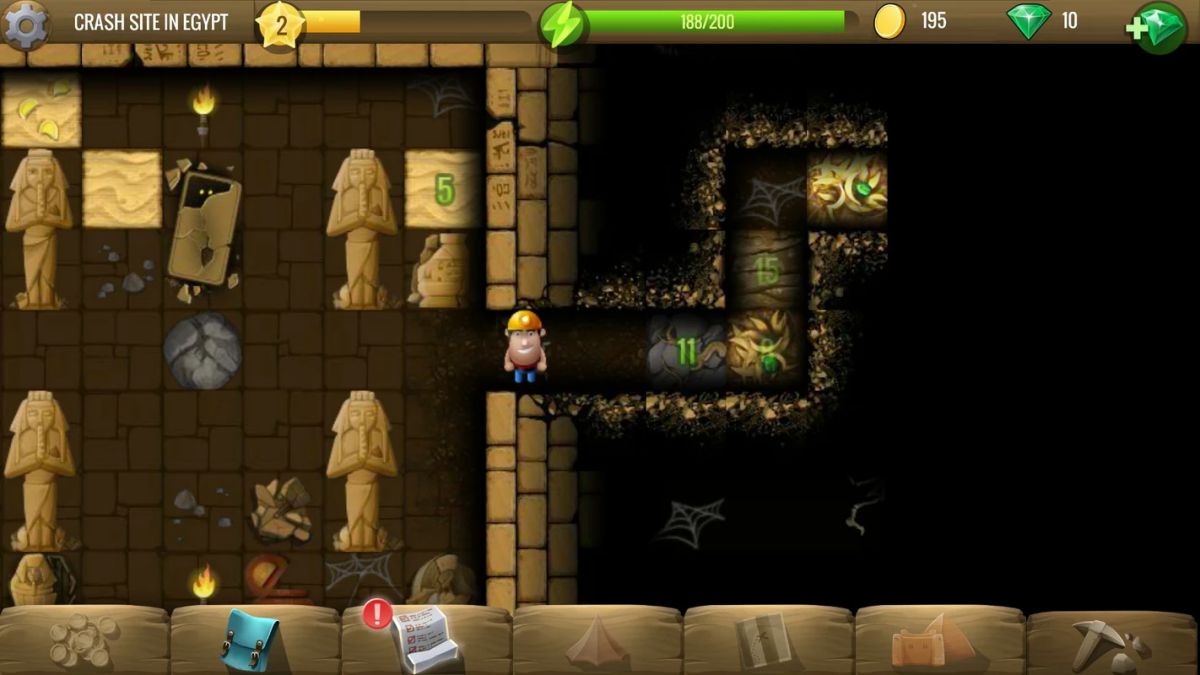Open the coins shop tab
Screen dimensions: 1200x675
click(83, 639)
